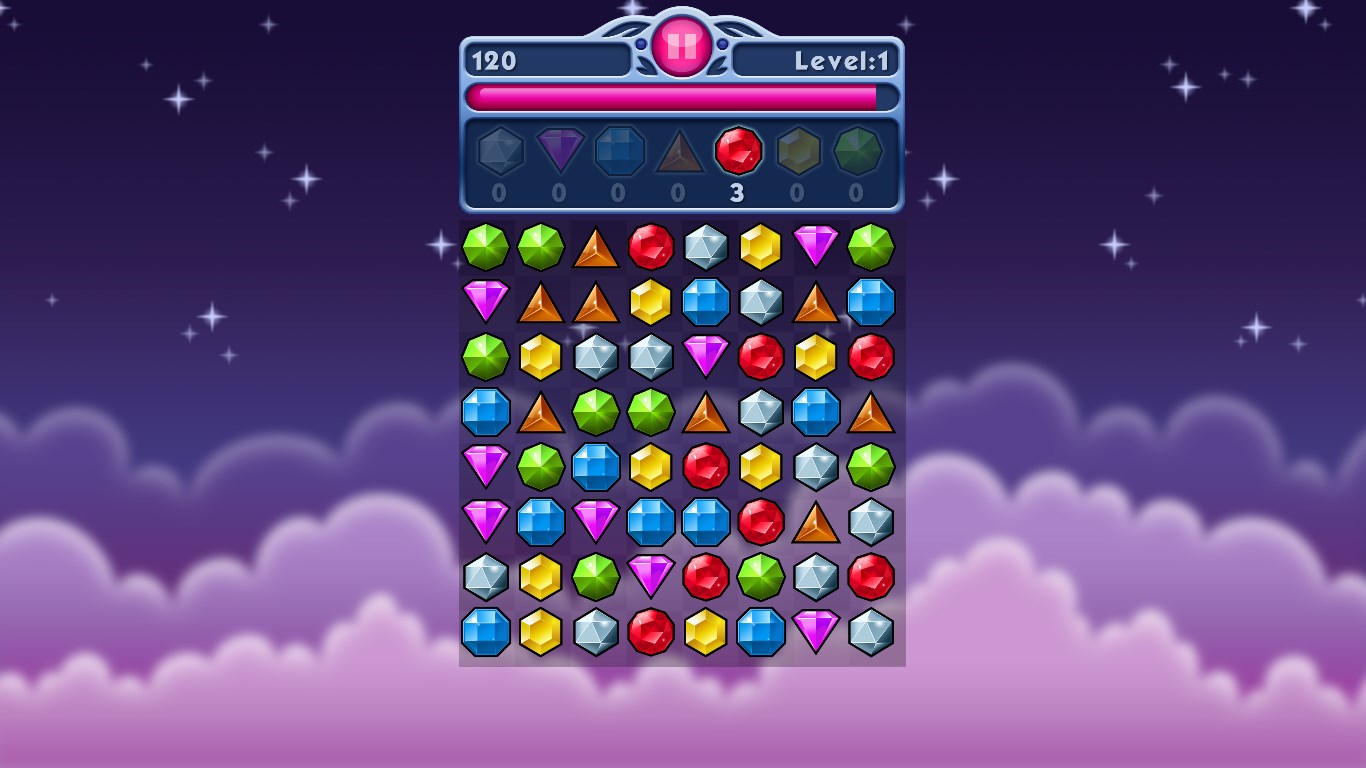The height and width of the screenshot is (768, 1366).
Task: Select the green gem in the bottom-right area
Action: [x=761, y=577]
